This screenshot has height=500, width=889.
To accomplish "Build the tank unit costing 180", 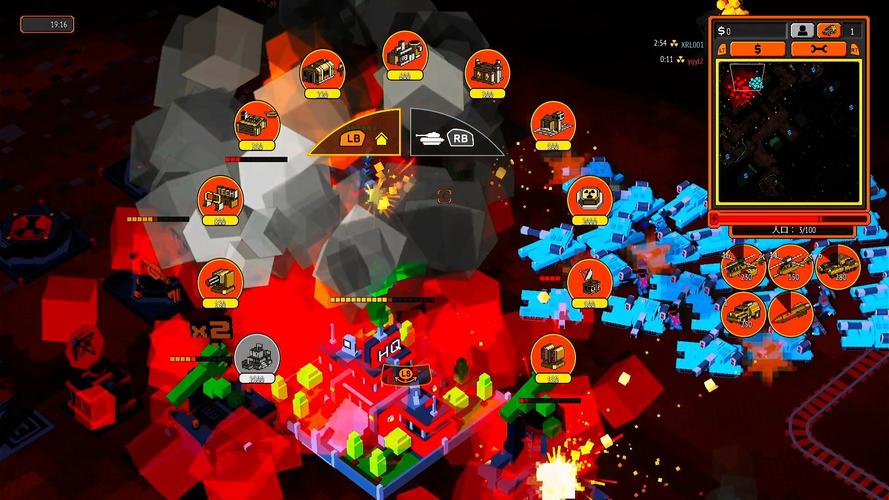I will point(837,266).
